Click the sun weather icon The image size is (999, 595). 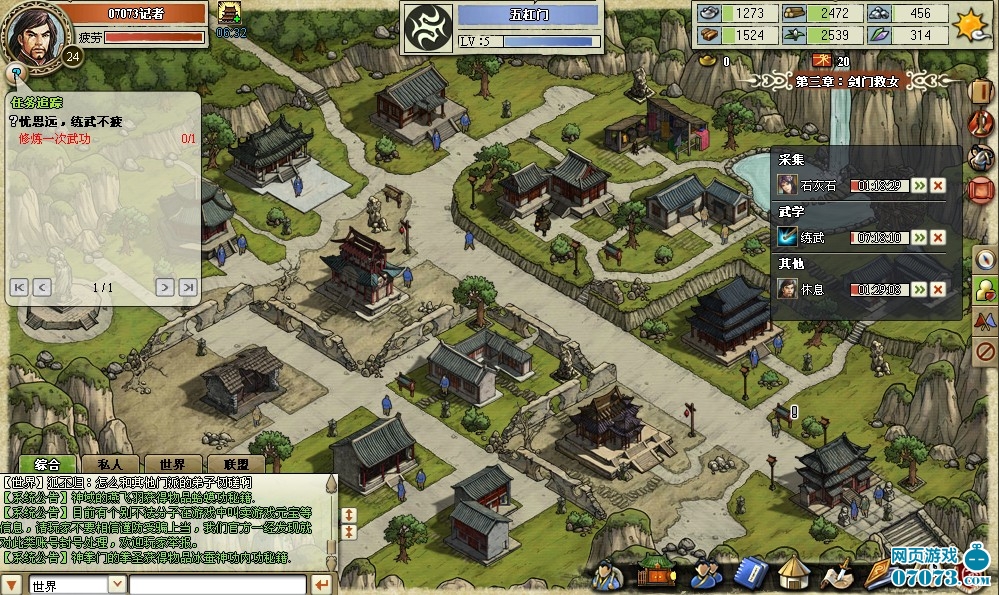click(x=970, y=22)
